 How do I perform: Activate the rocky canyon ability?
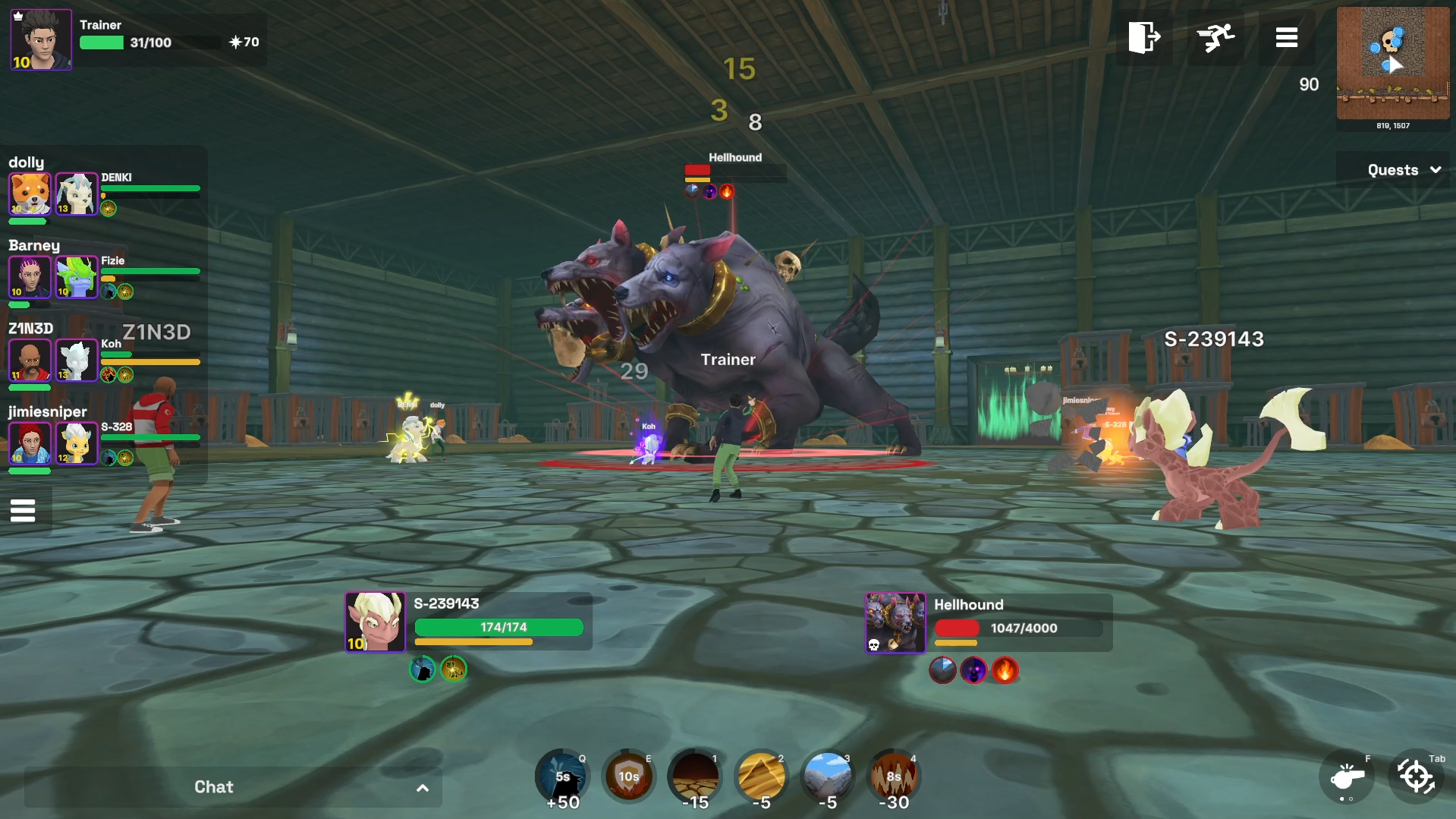pos(827,776)
